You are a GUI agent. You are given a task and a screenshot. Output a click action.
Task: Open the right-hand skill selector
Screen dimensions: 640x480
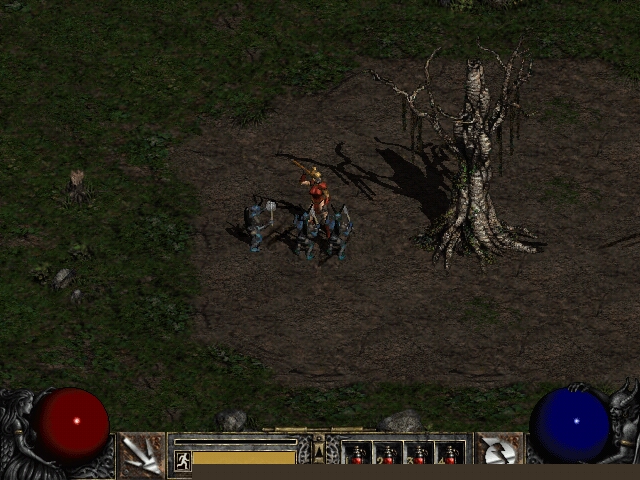[497, 455]
